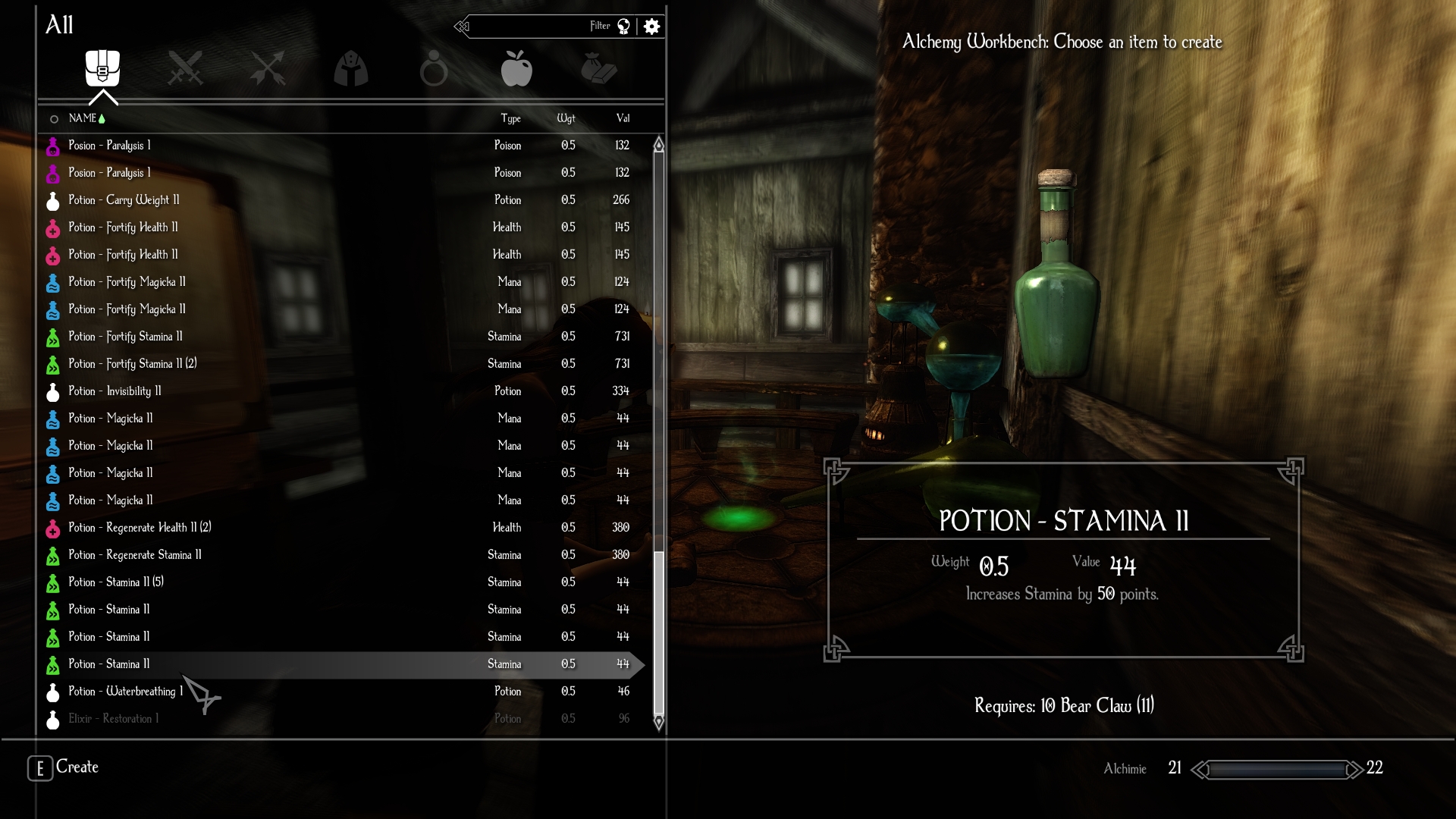The image size is (1456, 819).
Task: Select Potion - Regenerate Health II (2)
Action: (x=140, y=528)
